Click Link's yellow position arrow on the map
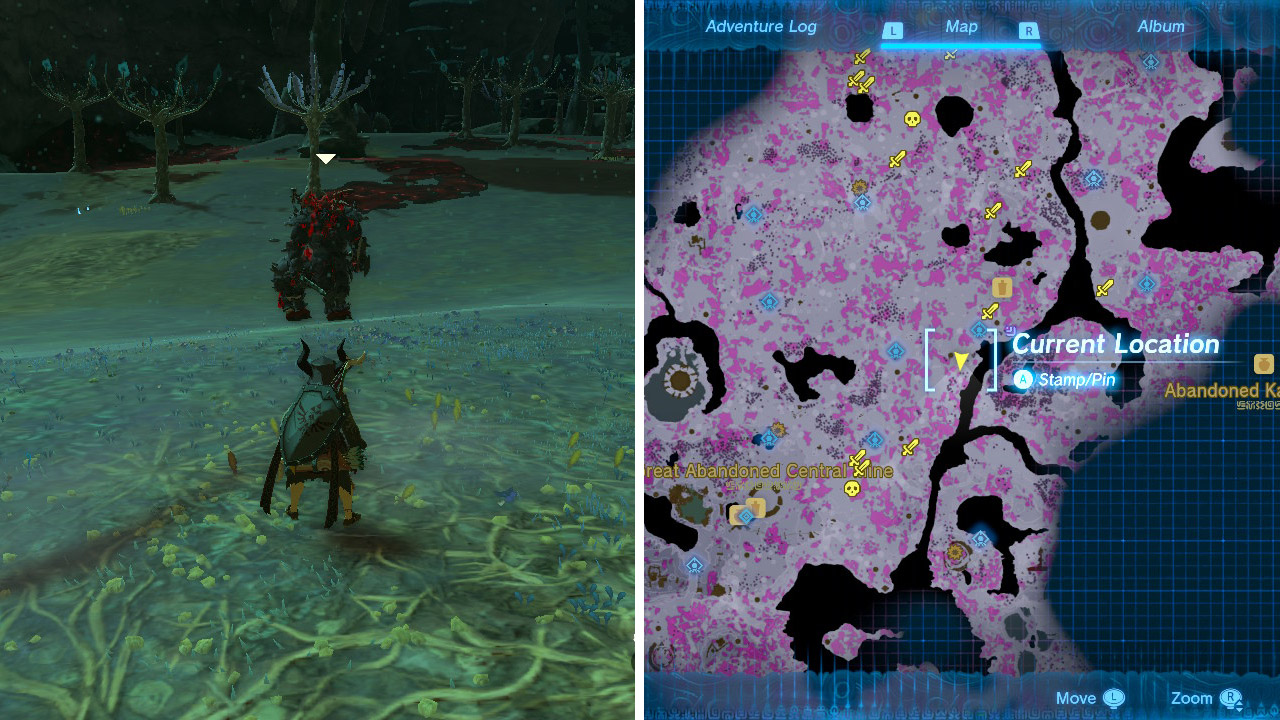The height and width of the screenshot is (720, 1280). tap(961, 360)
